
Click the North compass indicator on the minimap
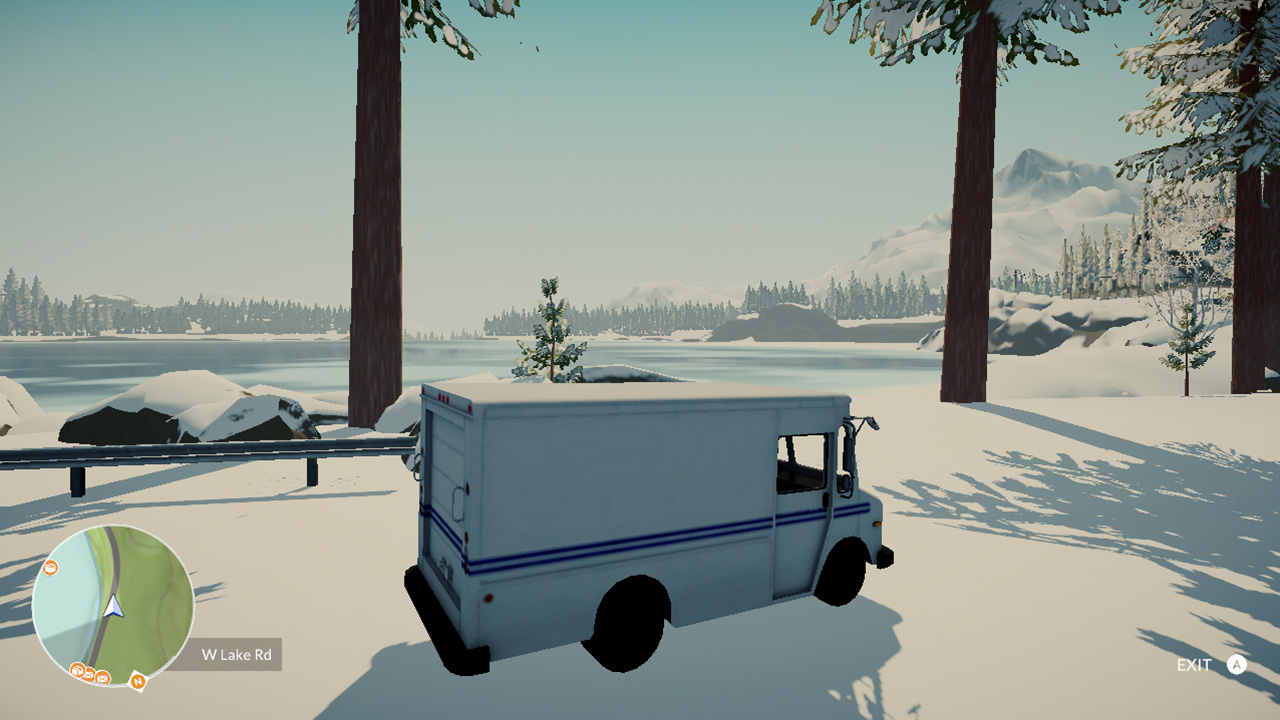pyautogui.click(x=137, y=681)
